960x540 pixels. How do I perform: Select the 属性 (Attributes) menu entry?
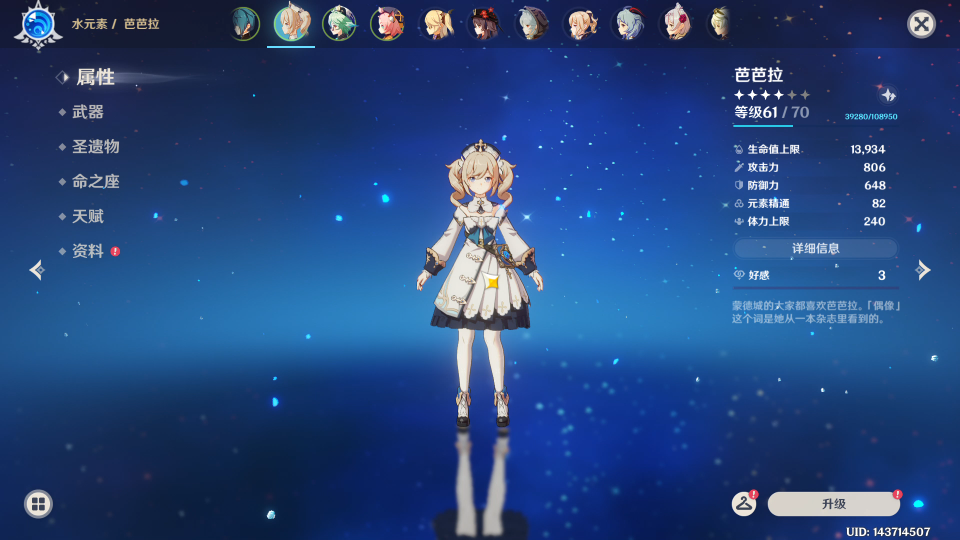click(95, 77)
